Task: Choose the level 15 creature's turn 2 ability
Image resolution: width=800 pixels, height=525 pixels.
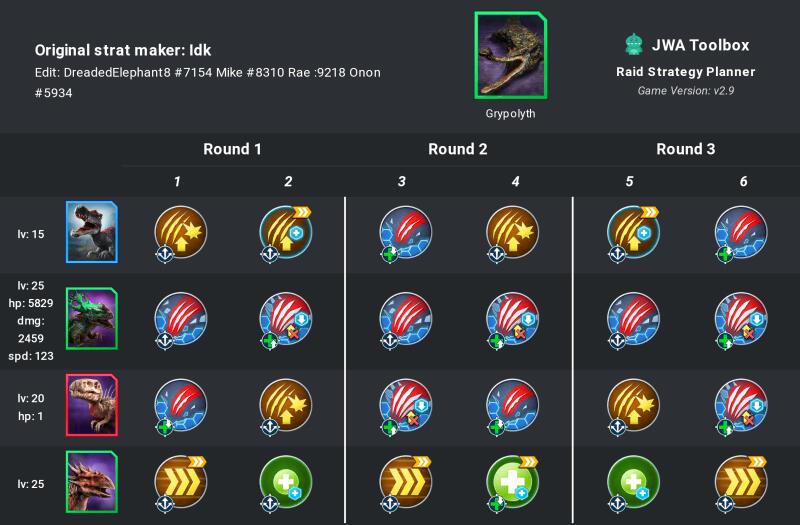Action: tap(286, 232)
